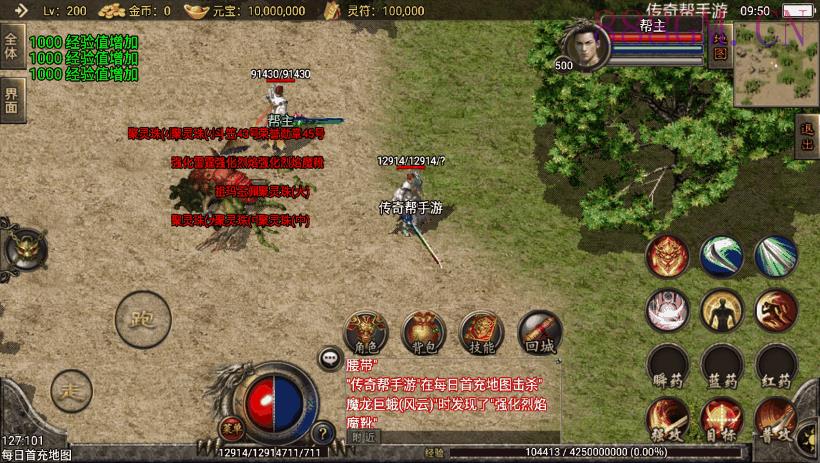The image size is (820, 463).
Task: Switch to the 全体 chat tab
Action: pyautogui.click(x=12, y=47)
